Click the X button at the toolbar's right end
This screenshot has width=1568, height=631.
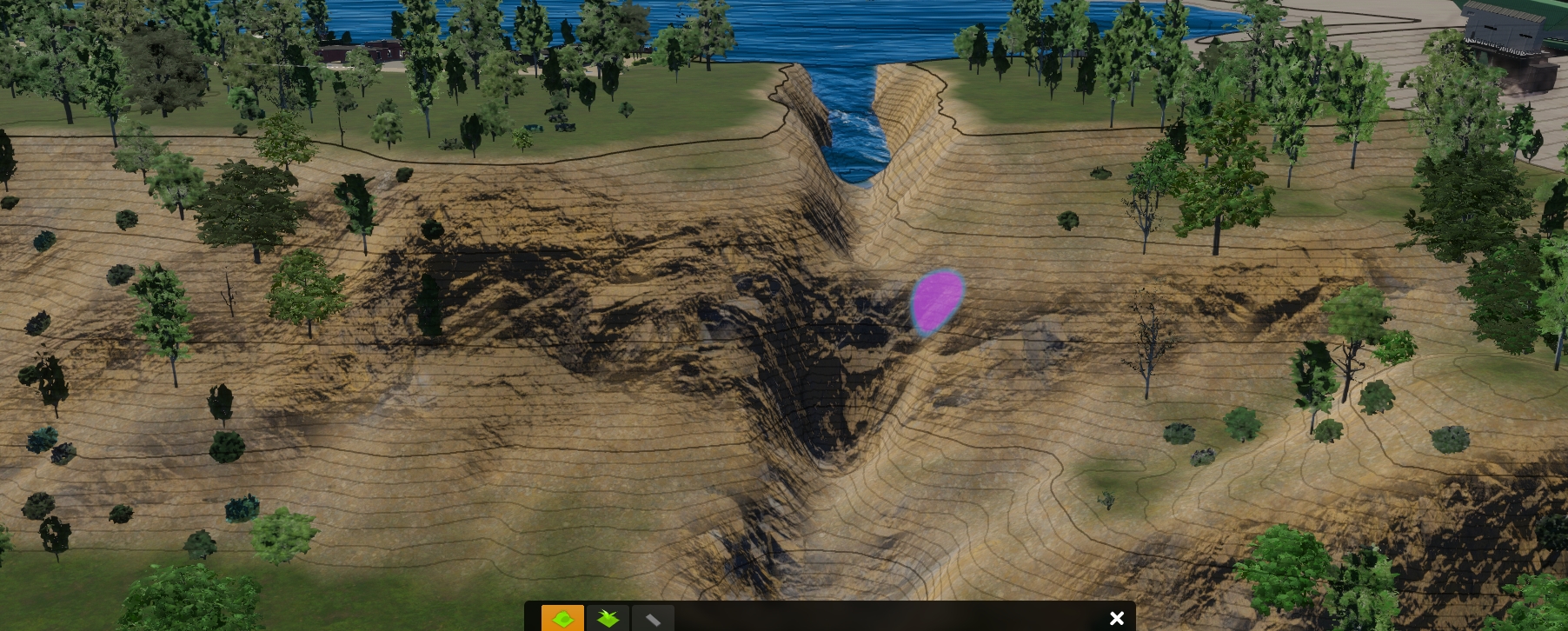1116,618
